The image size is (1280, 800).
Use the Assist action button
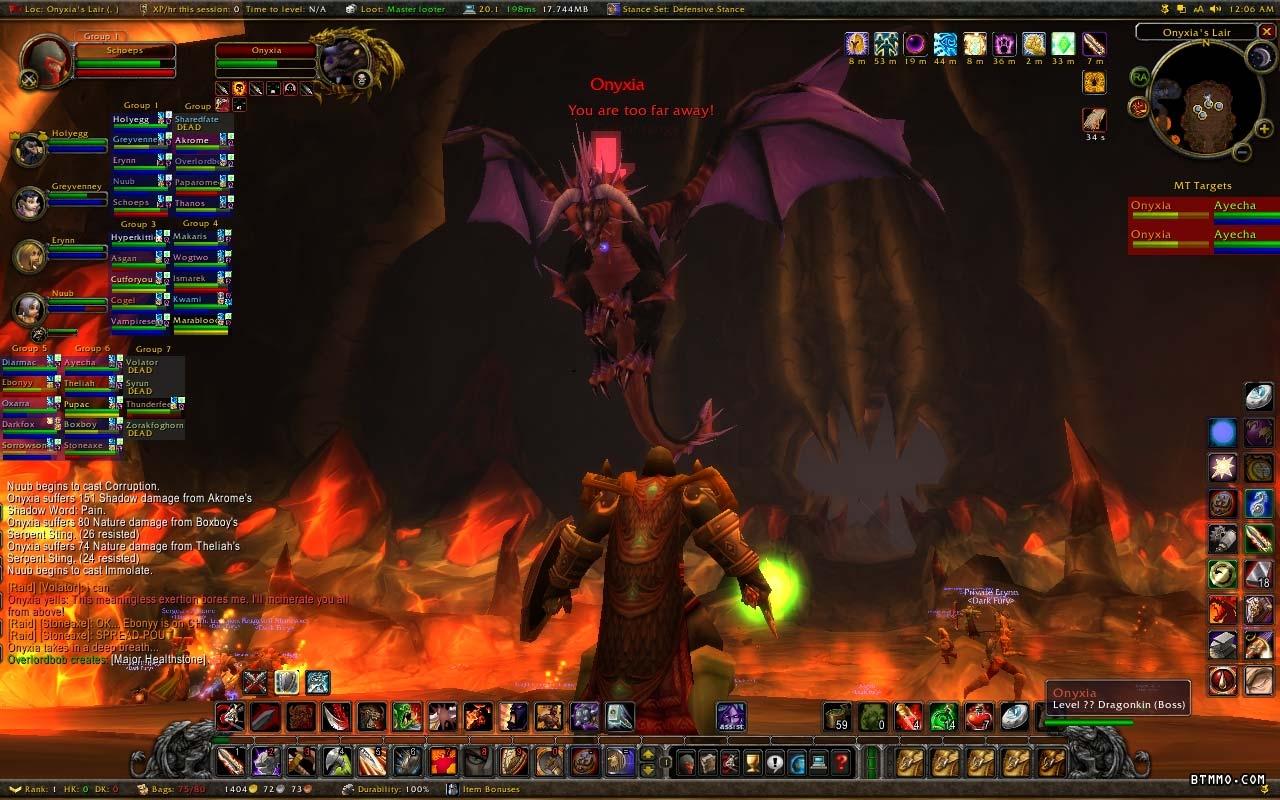click(731, 717)
